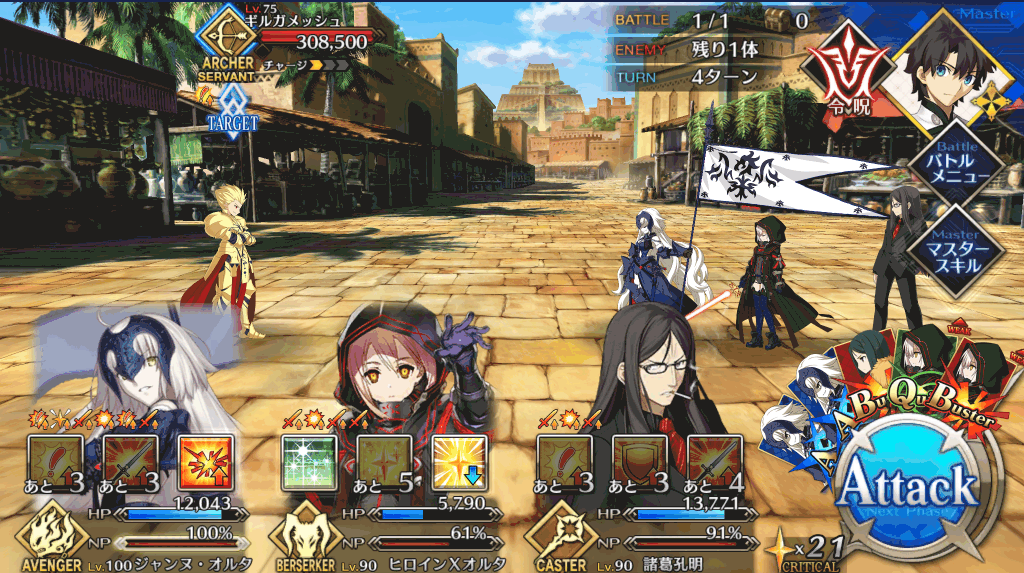The image size is (1024, 573).
Task: Choose Heroine X Alter's cooldown skill showing 5
Action: (x=383, y=461)
